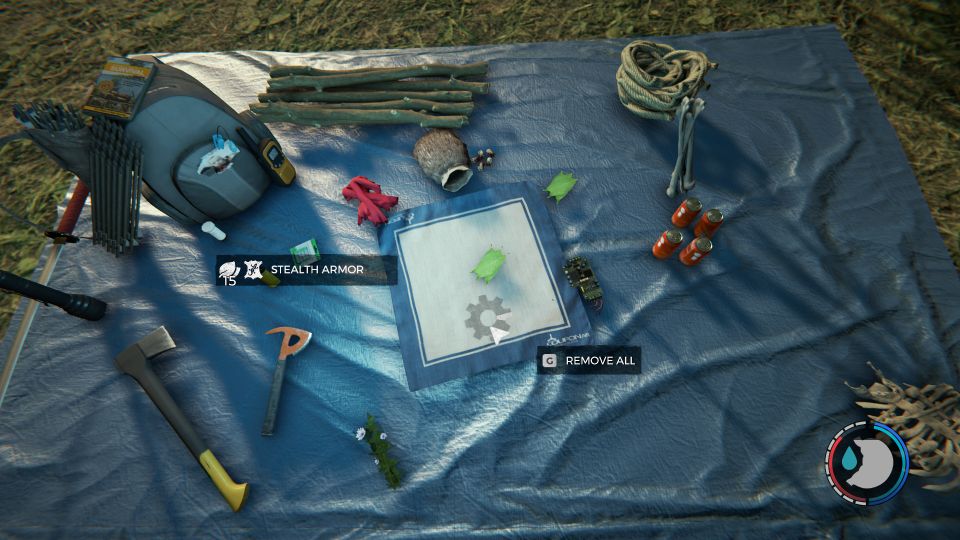The width and height of the screenshot is (960, 540).
Task: Click the green lizard skin on the crafting mat
Action: click(489, 263)
